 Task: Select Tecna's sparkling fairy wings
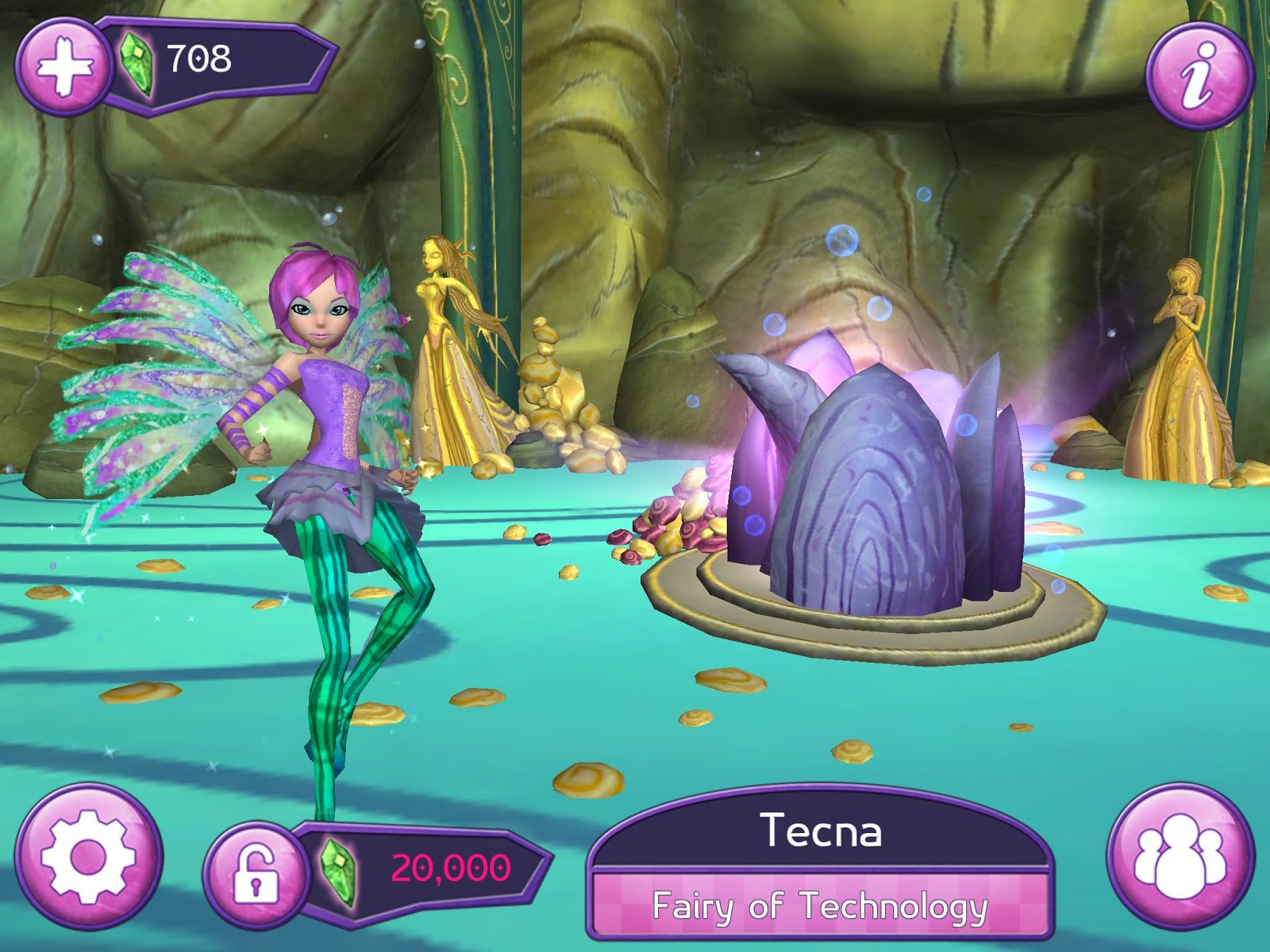pos(151,357)
